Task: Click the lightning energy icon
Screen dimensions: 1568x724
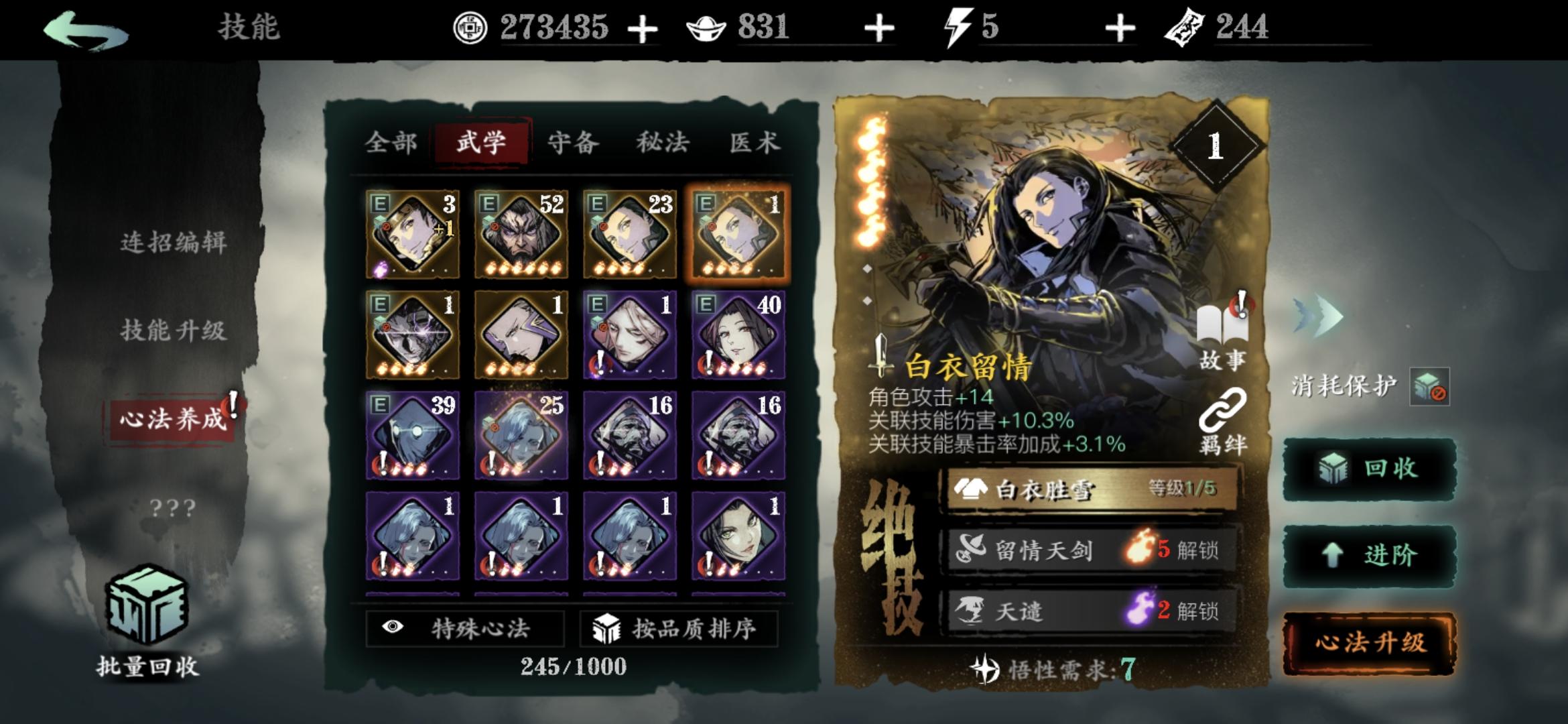Action: 958,27
